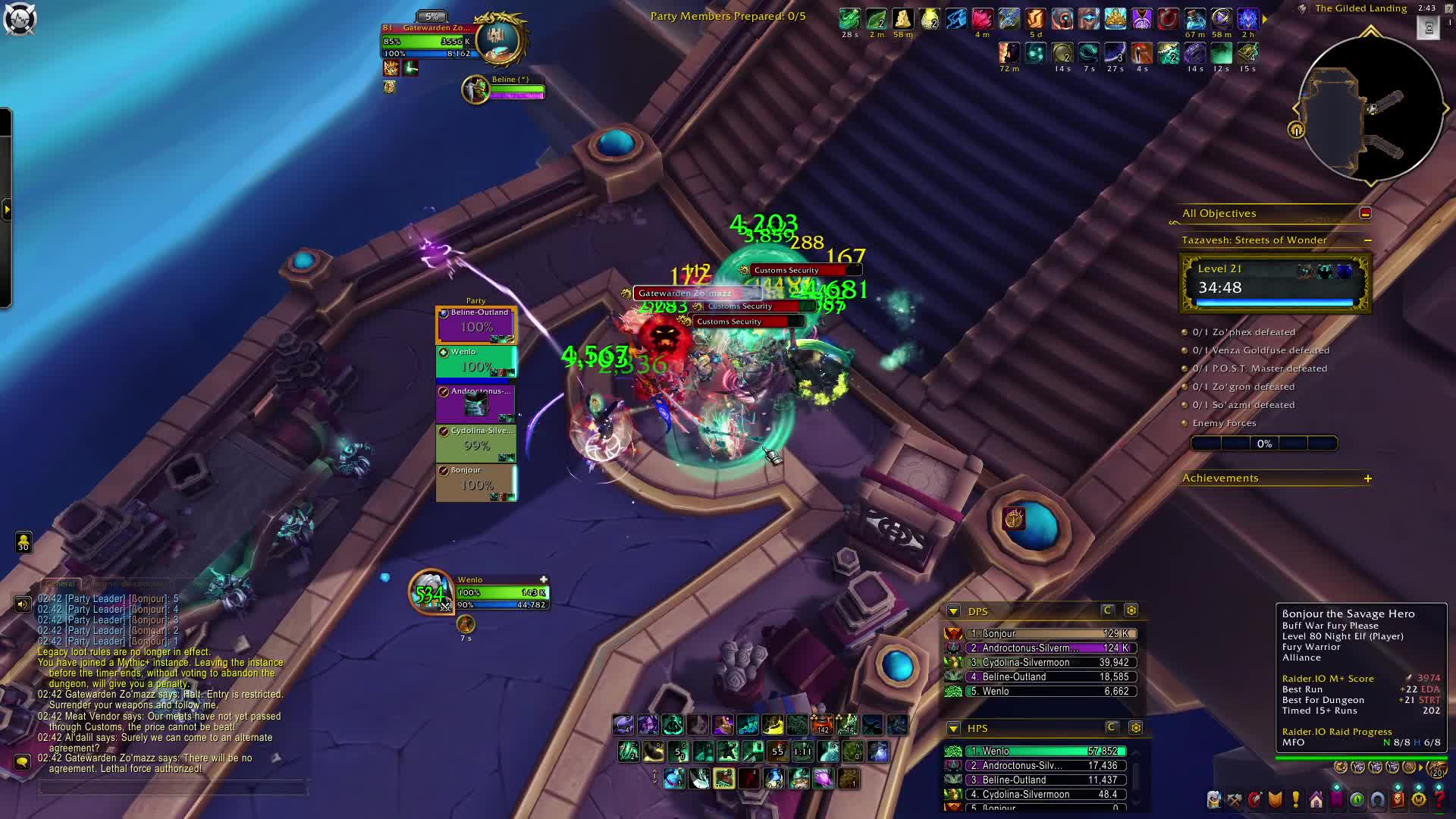Switch to the General chat tab
Image resolution: width=1456 pixels, height=819 pixels.
[x=60, y=584]
